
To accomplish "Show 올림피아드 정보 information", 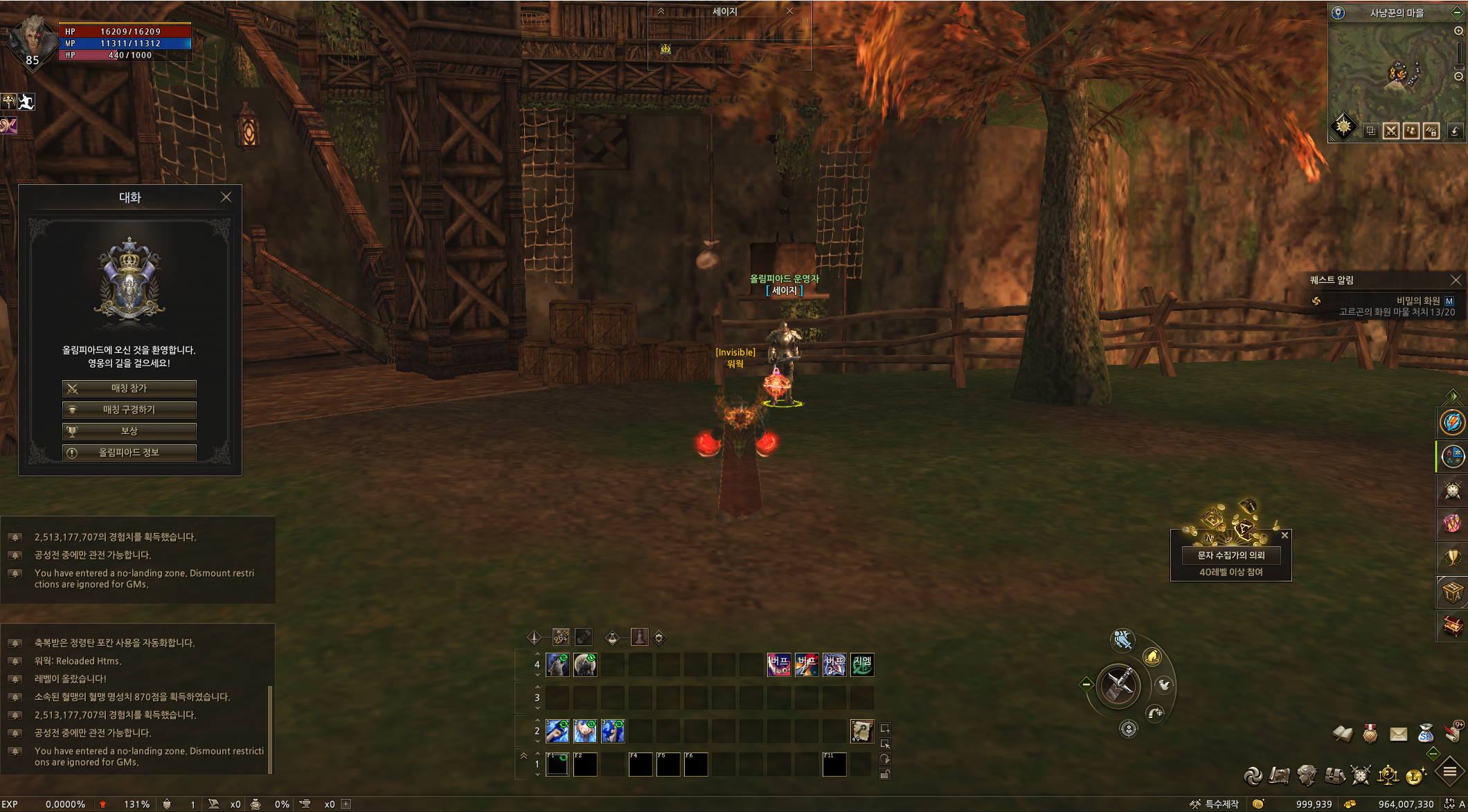I will (x=129, y=453).
